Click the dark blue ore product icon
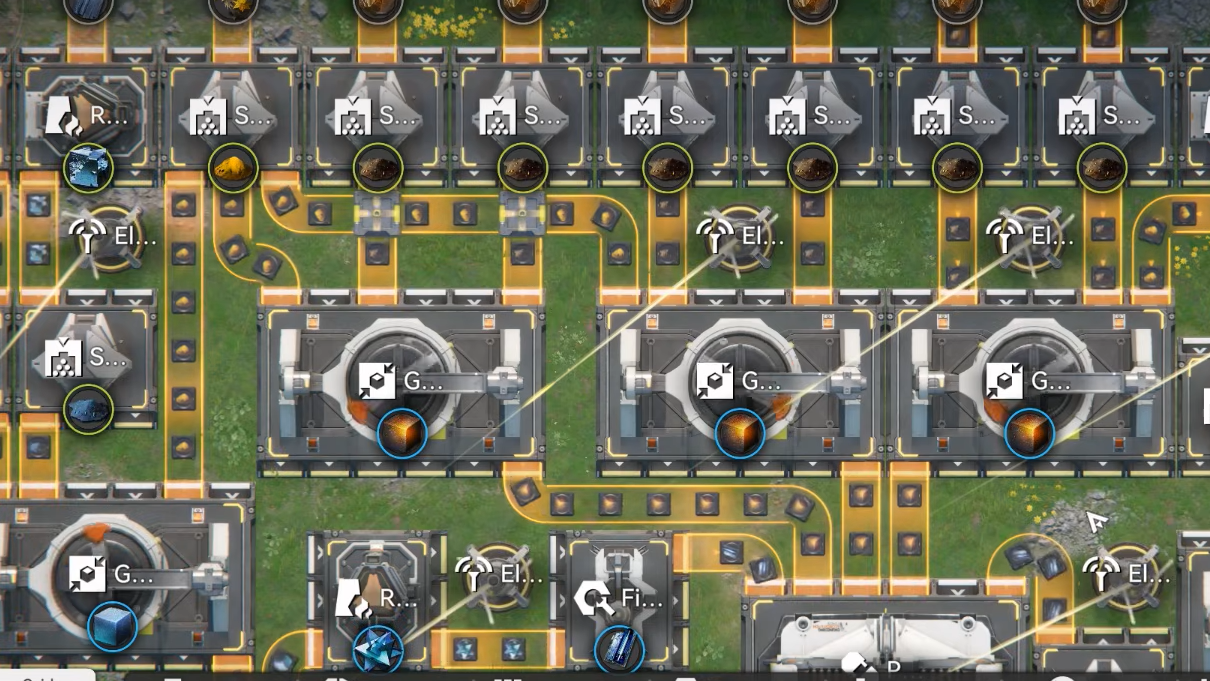1210x681 pixels. (88, 409)
